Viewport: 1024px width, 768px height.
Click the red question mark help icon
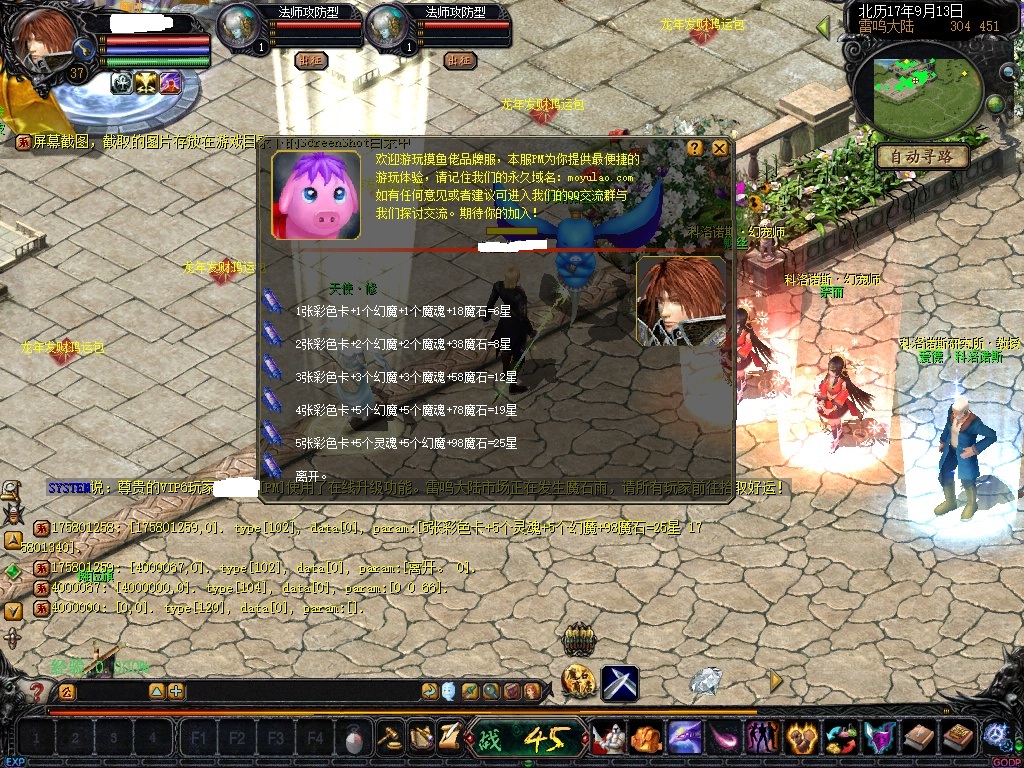(37, 691)
